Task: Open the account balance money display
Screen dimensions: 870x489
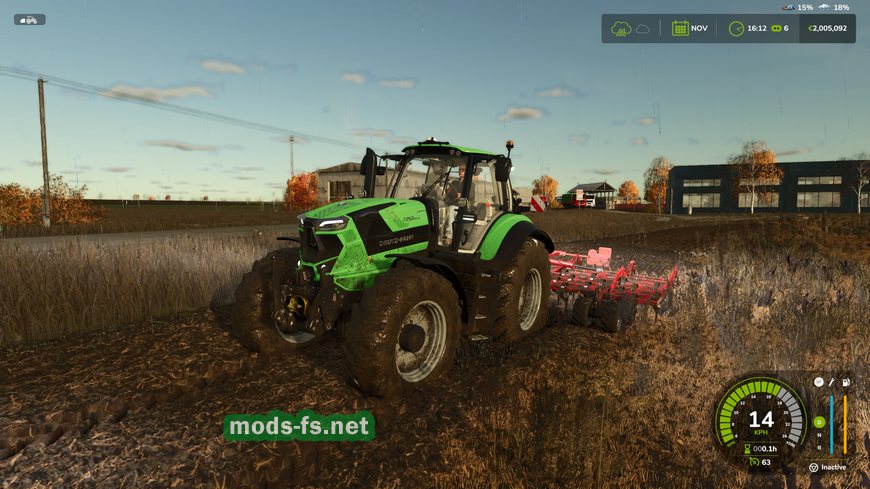Action: [x=829, y=28]
